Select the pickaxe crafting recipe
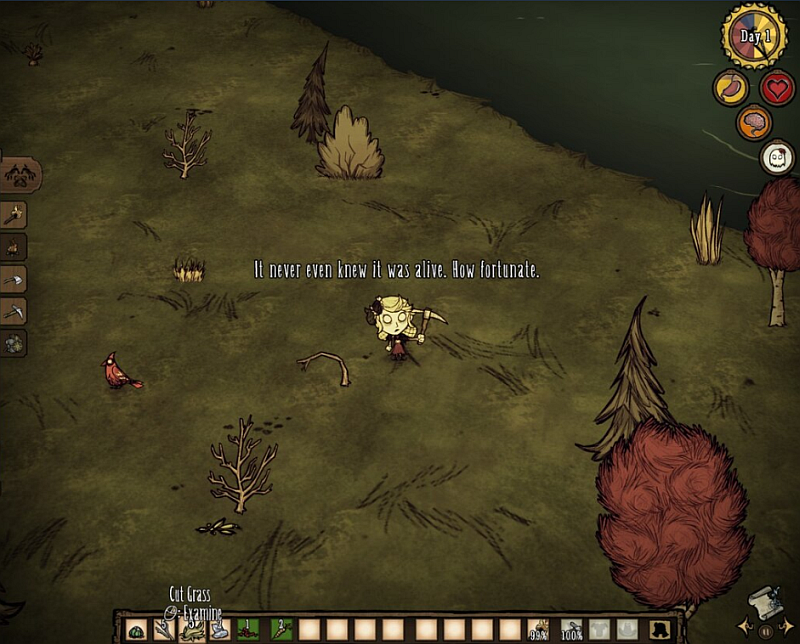 (15, 311)
